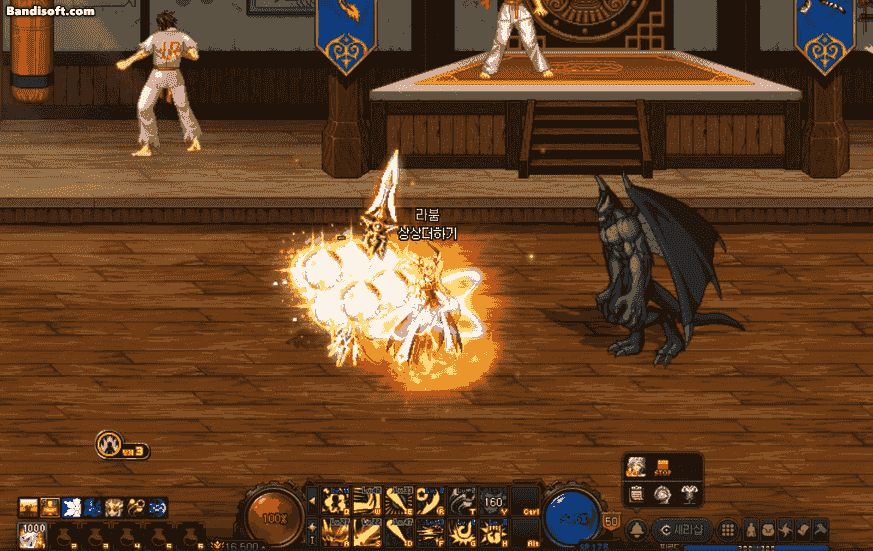Open the hammer settings icon
This screenshot has width=873, height=551.
pyautogui.click(x=819, y=529)
